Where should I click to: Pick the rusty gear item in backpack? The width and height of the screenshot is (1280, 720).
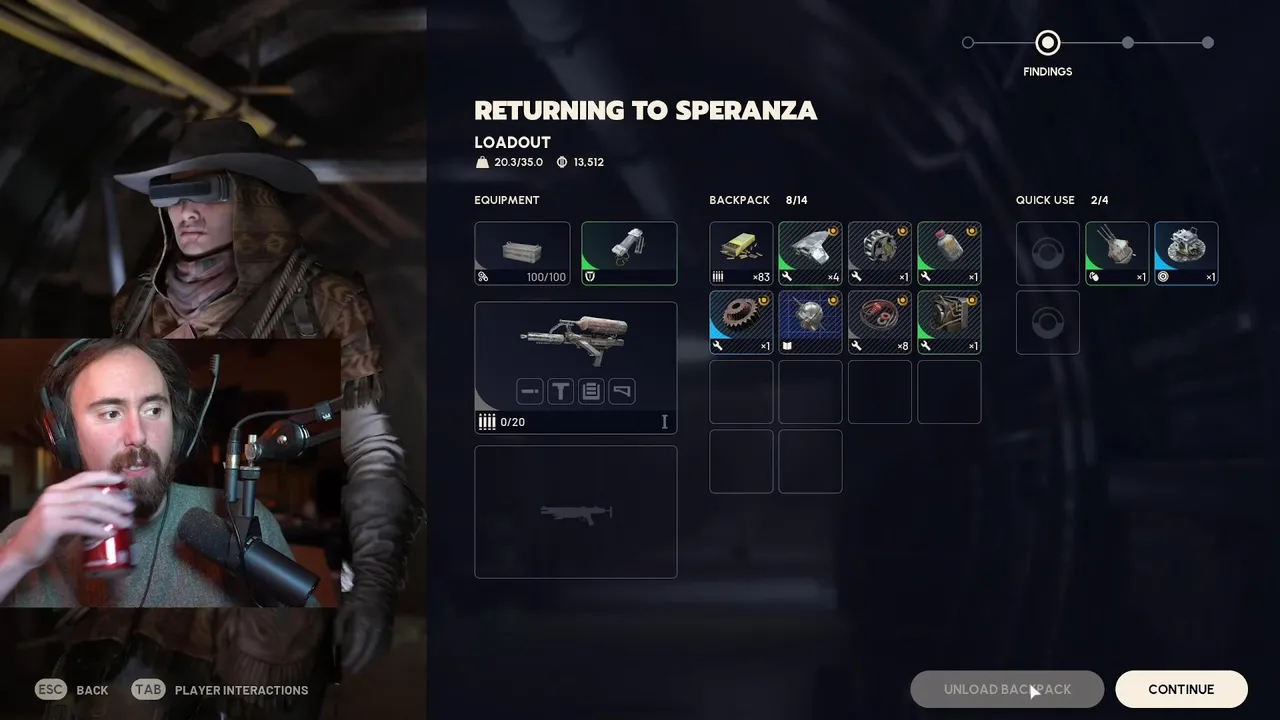point(741,322)
